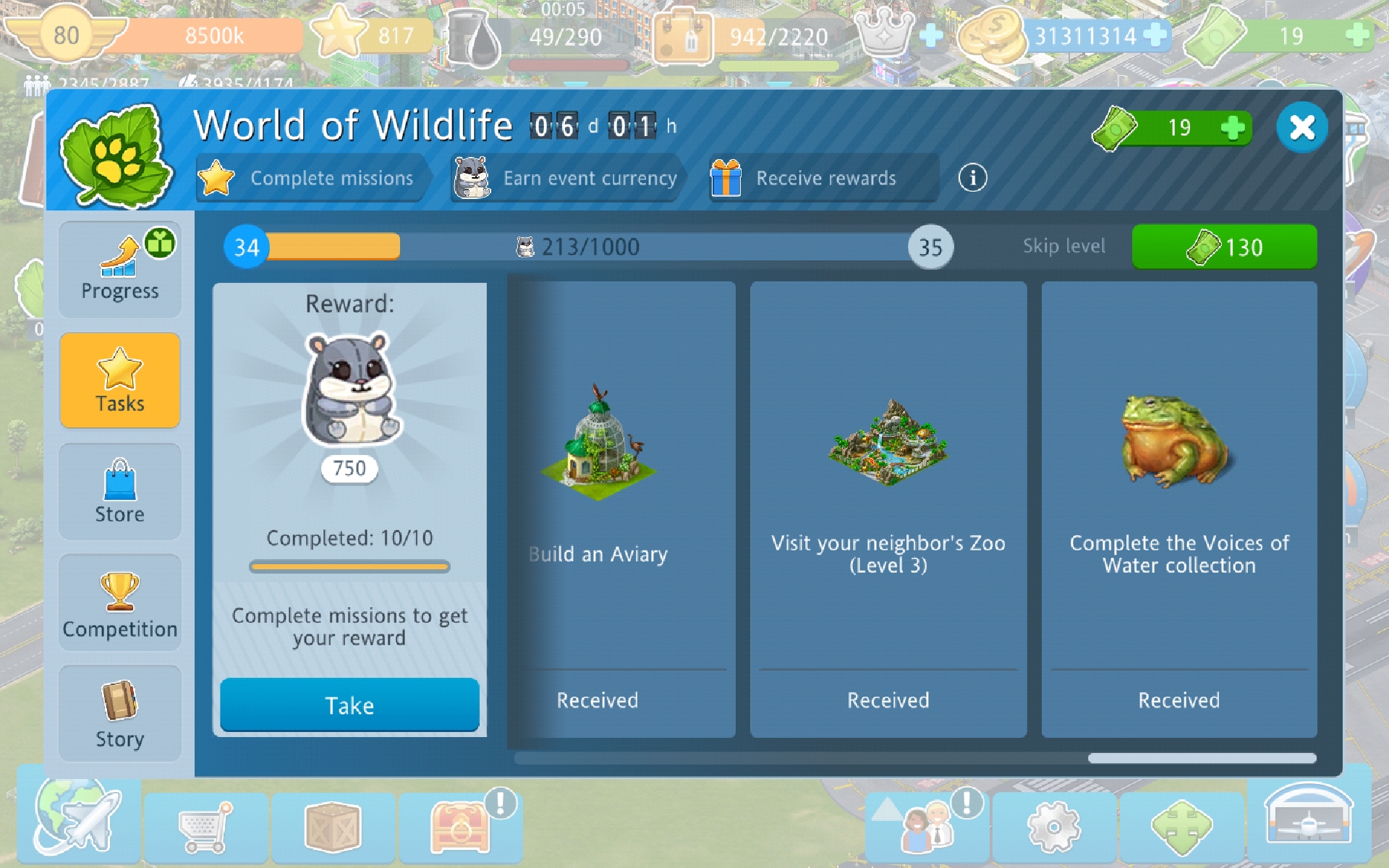Screen dimensions: 1389x868
Task: Skip level for 130 cash
Action: (1224, 247)
